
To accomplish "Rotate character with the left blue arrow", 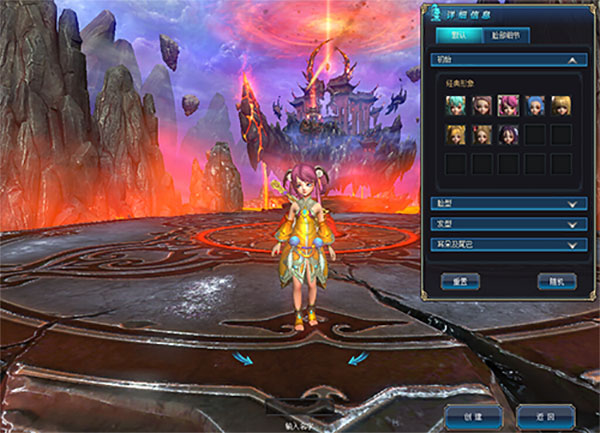I will [x=242, y=358].
